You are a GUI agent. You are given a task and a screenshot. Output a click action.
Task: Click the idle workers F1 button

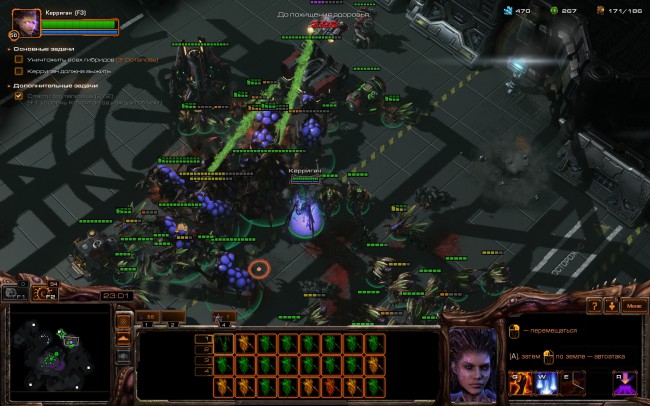pos(13,293)
